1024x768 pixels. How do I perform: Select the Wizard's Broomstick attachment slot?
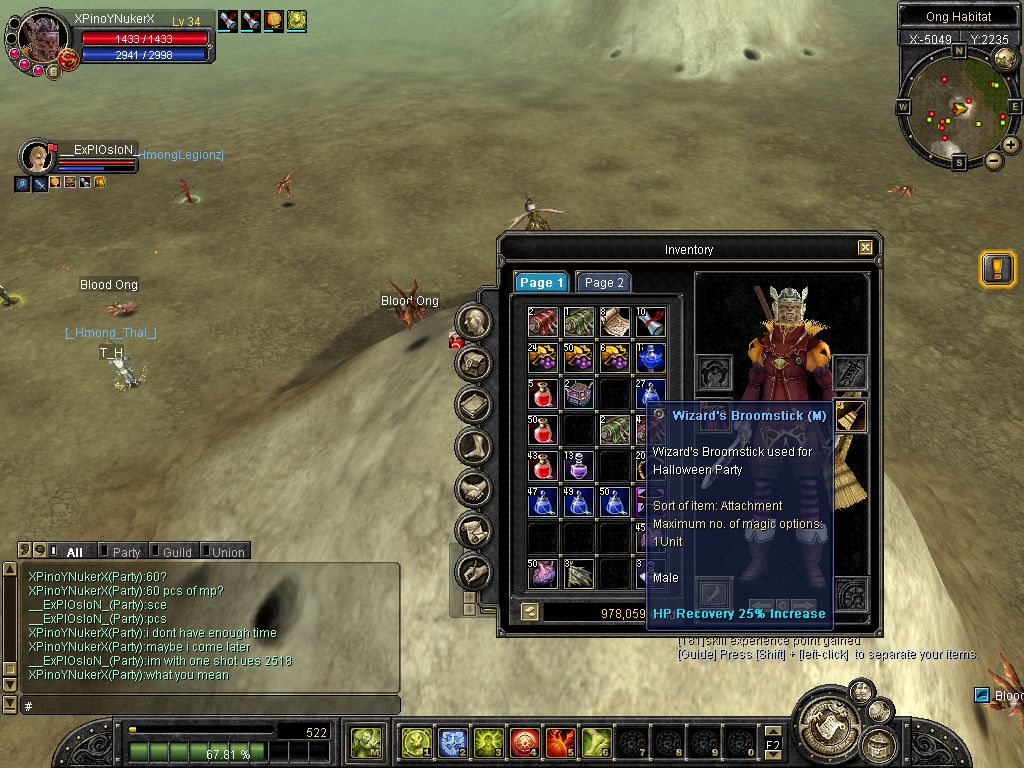(851, 416)
